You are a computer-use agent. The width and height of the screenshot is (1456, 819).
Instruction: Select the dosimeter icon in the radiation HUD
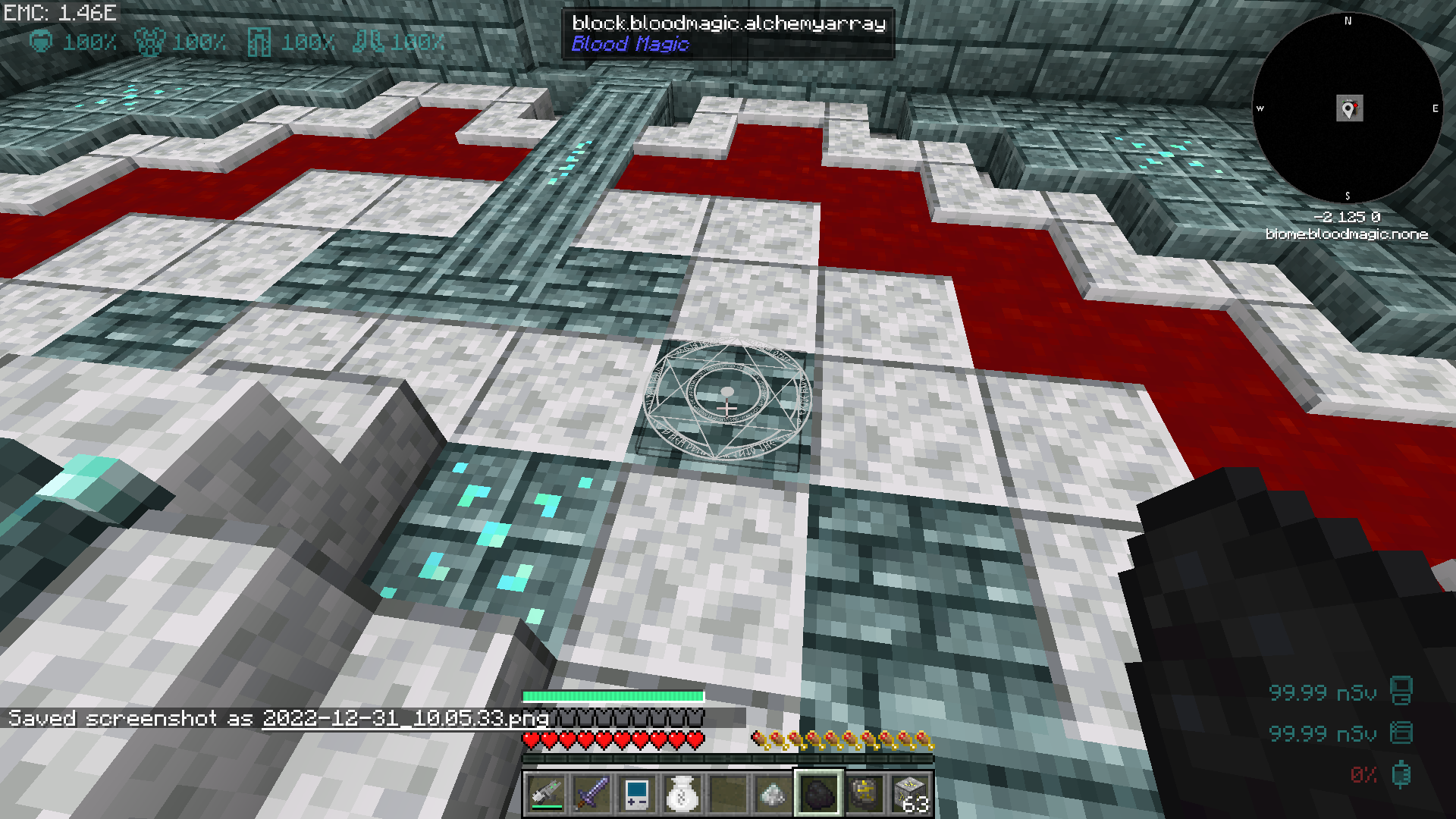1402,734
